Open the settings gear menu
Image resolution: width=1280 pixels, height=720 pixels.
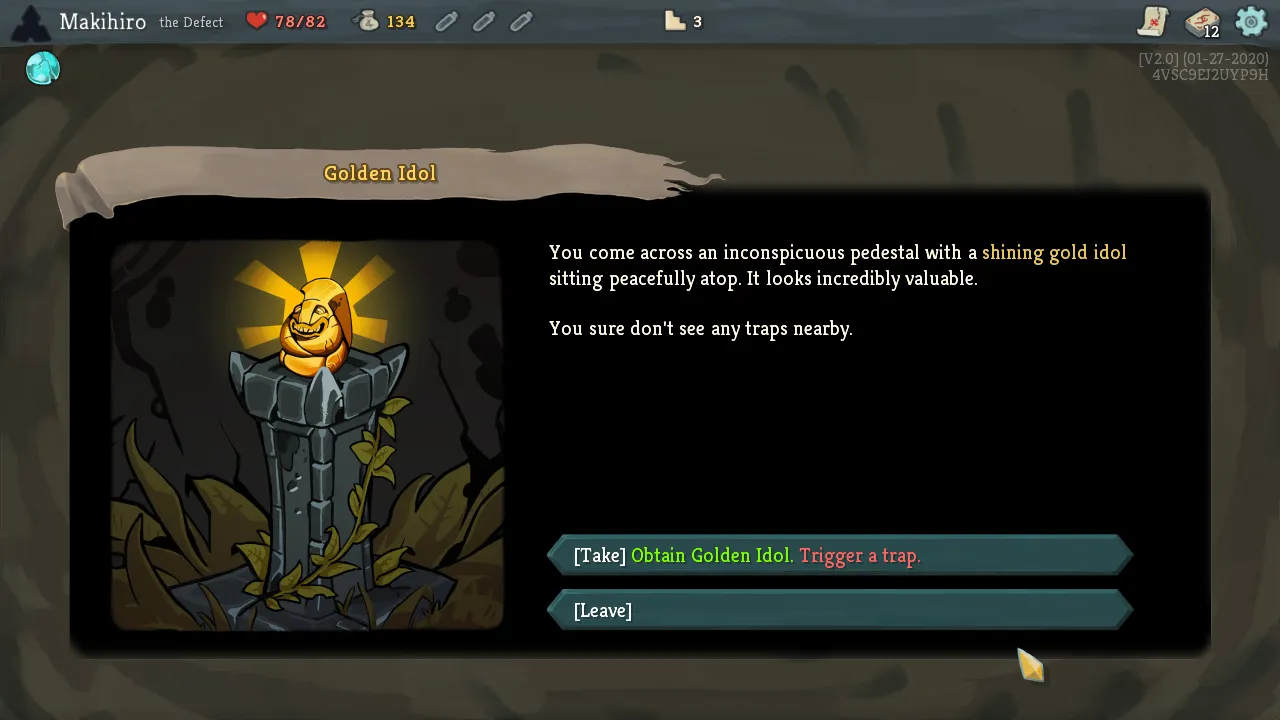click(x=1251, y=21)
